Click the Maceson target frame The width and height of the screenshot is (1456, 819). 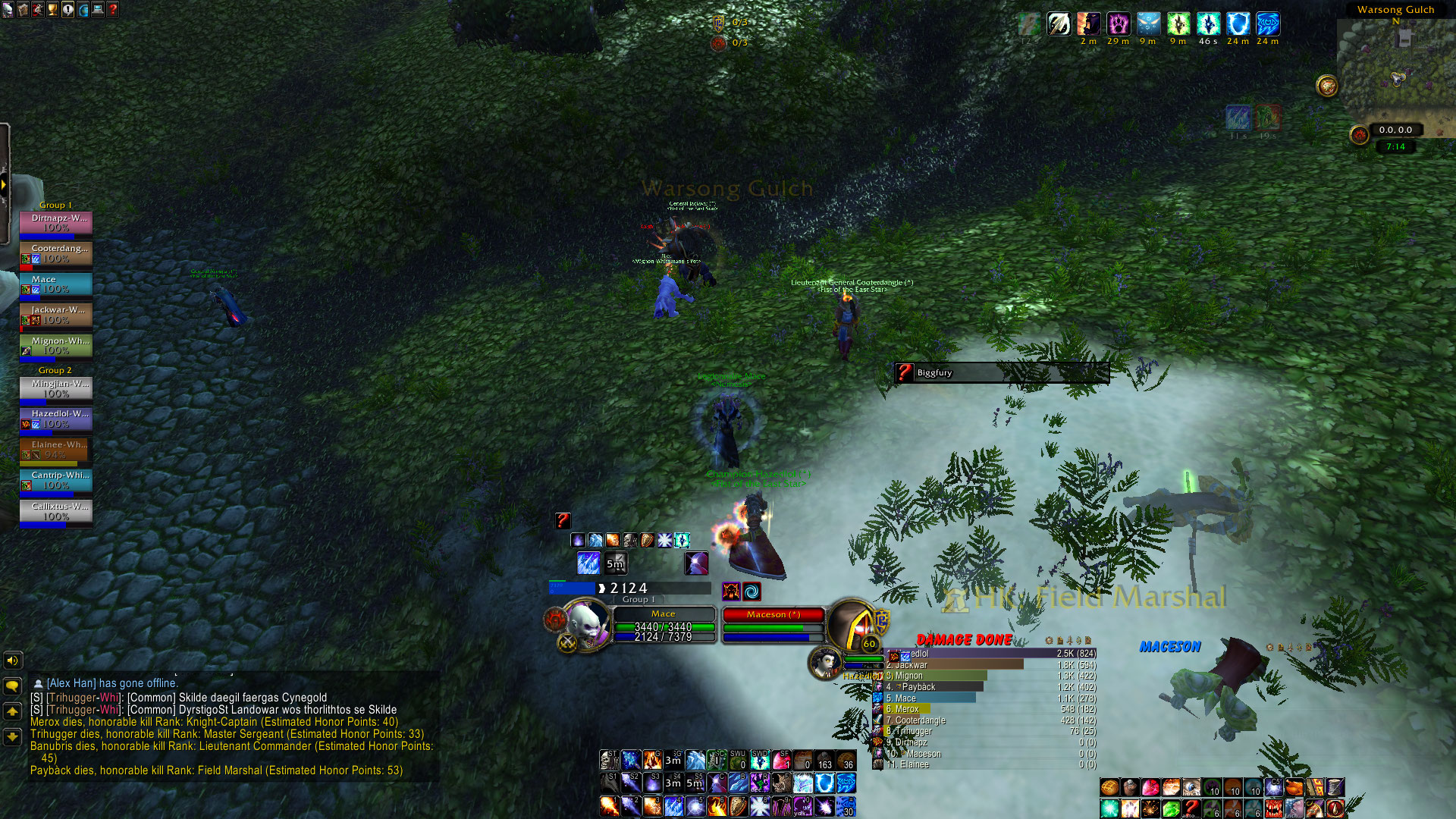[x=773, y=626]
